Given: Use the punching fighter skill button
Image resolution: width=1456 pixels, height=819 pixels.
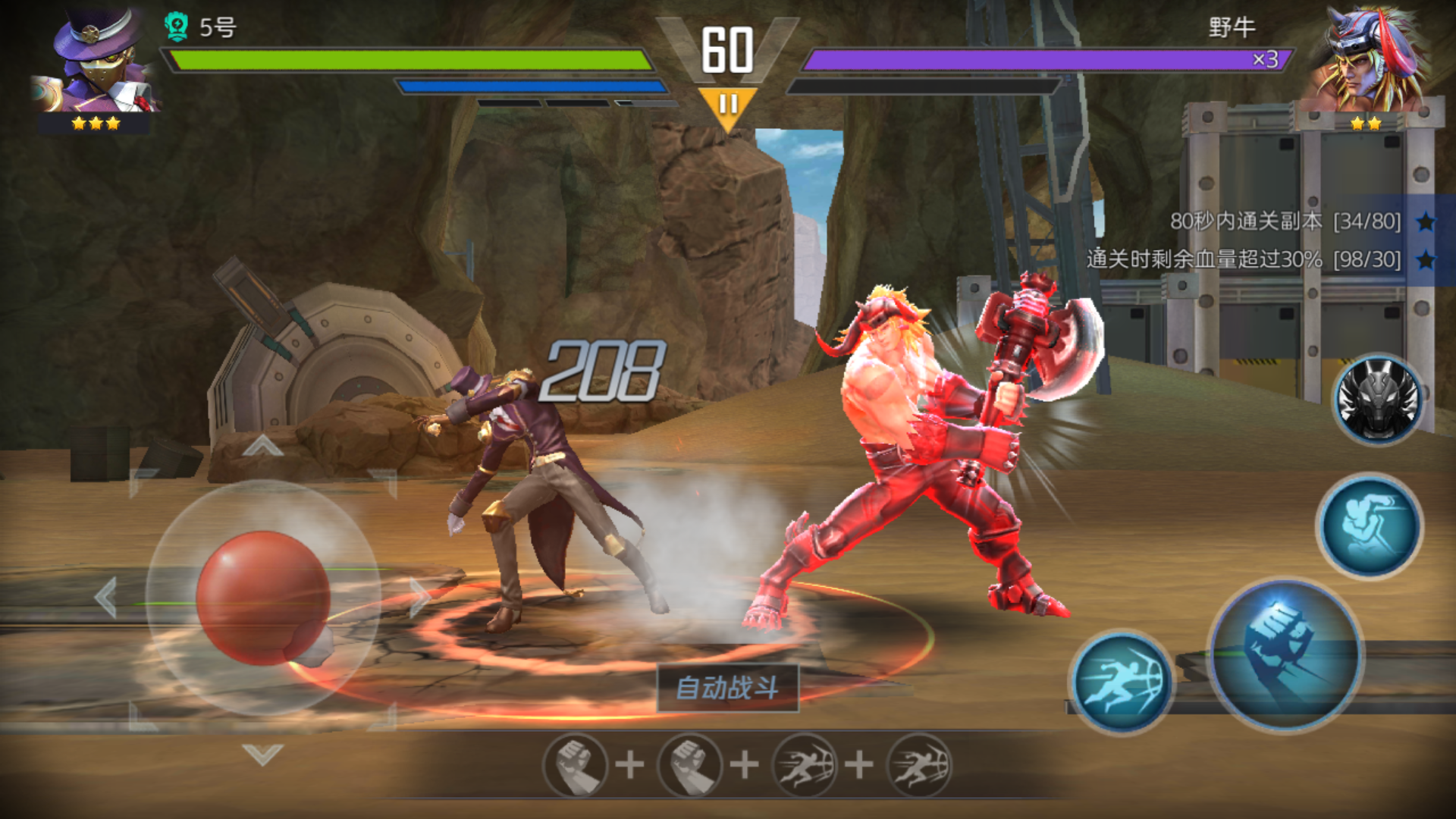Looking at the screenshot, I should [x=1370, y=526].
